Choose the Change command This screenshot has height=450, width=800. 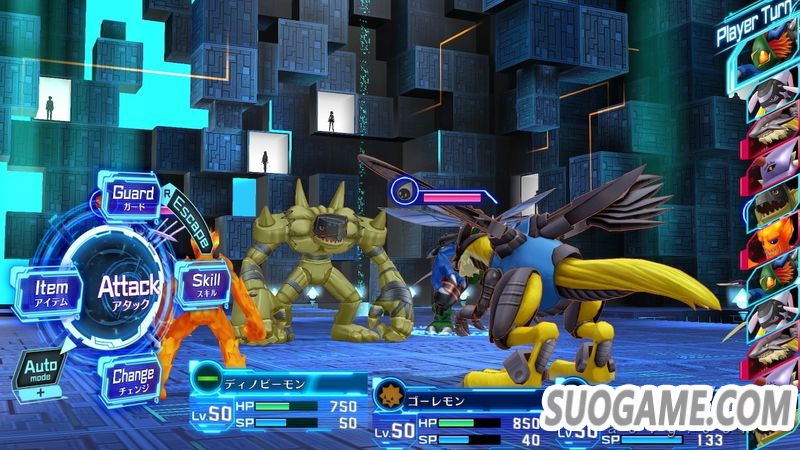coord(132,380)
